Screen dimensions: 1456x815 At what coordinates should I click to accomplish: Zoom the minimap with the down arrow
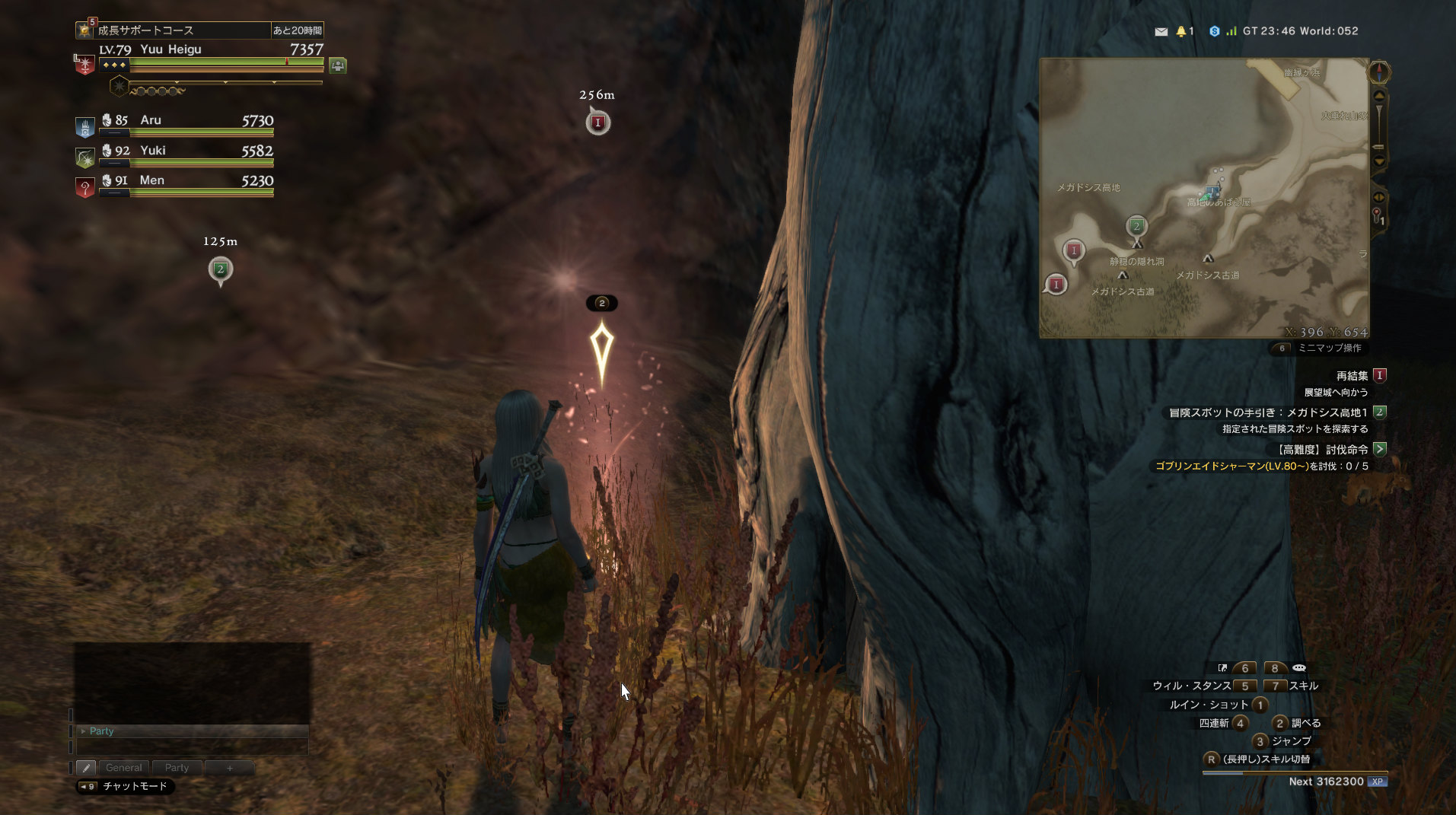pyautogui.click(x=1379, y=161)
